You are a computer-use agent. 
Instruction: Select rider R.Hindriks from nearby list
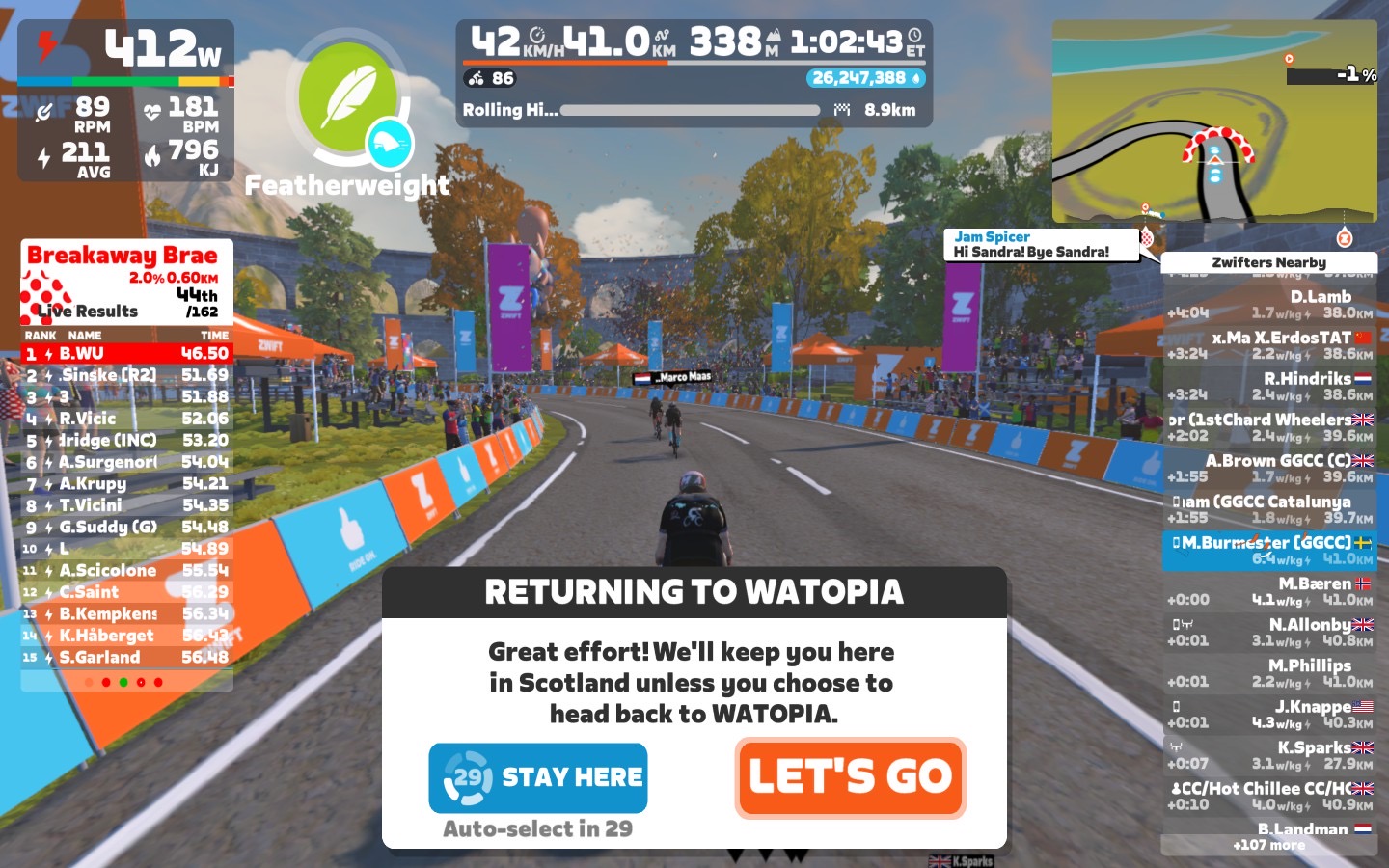(1269, 386)
